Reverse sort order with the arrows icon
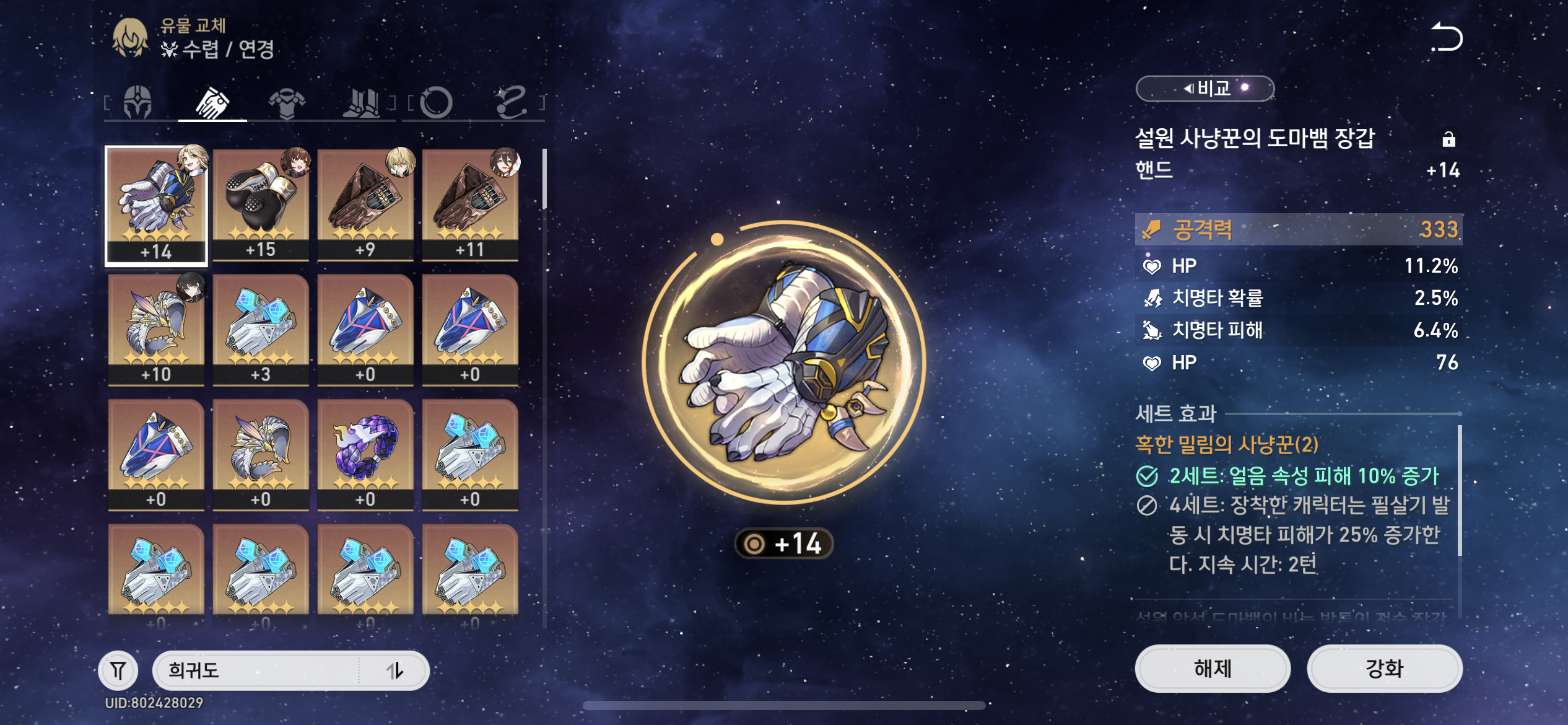Image resolution: width=1568 pixels, height=725 pixels. click(x=394, y=670)
